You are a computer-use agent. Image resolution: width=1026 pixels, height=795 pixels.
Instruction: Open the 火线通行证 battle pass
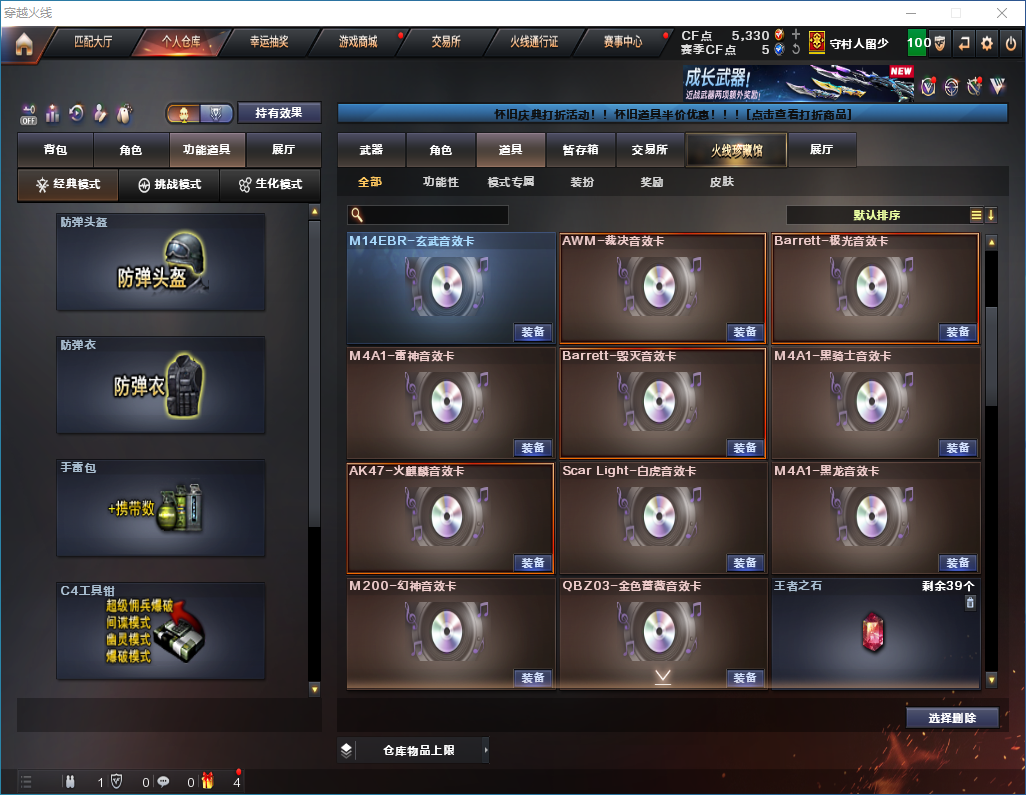coord(534,42)
